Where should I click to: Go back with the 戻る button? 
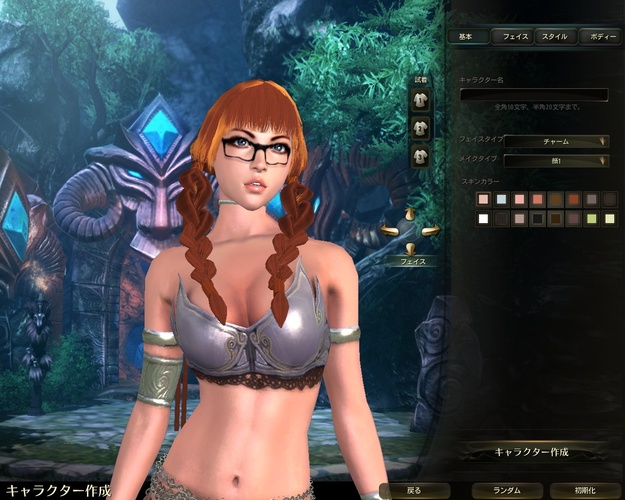(414, 491)
